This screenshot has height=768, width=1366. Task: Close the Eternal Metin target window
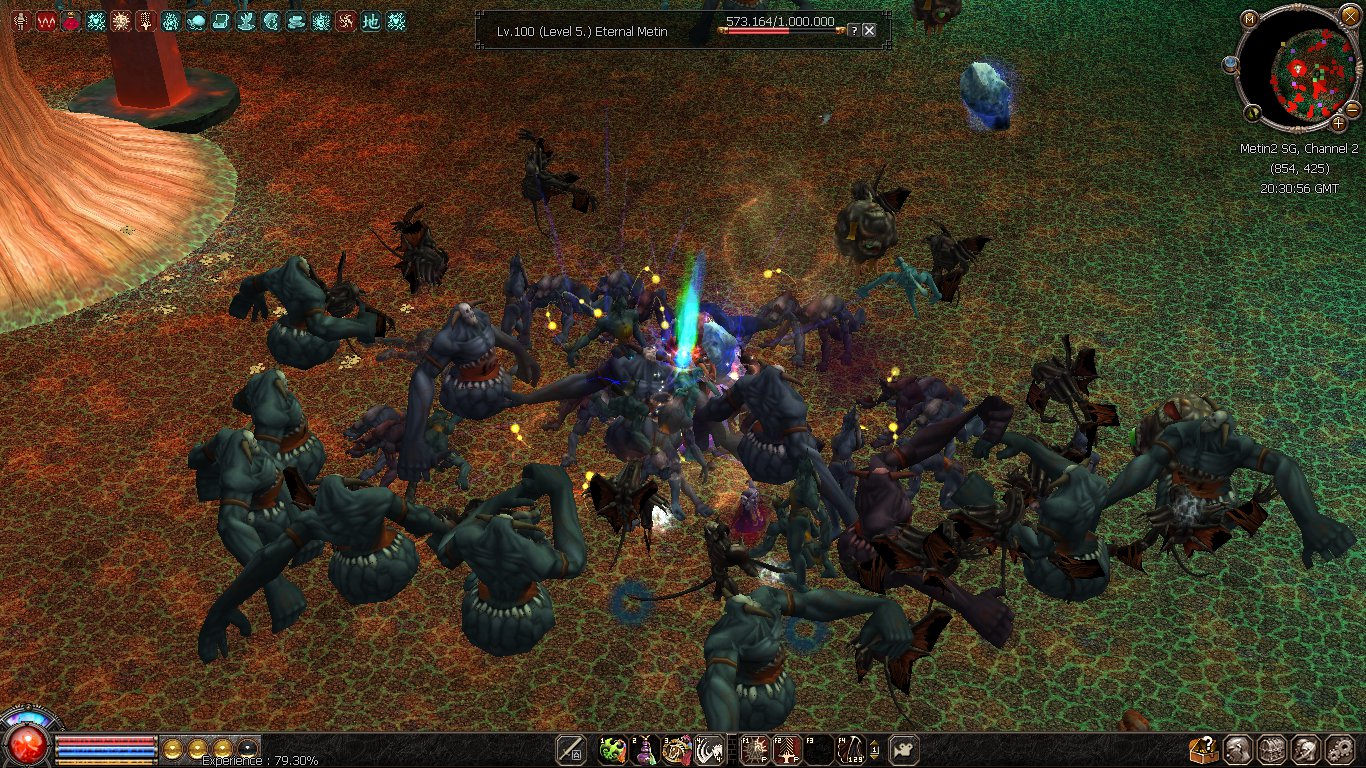click(x=869, y=31)
